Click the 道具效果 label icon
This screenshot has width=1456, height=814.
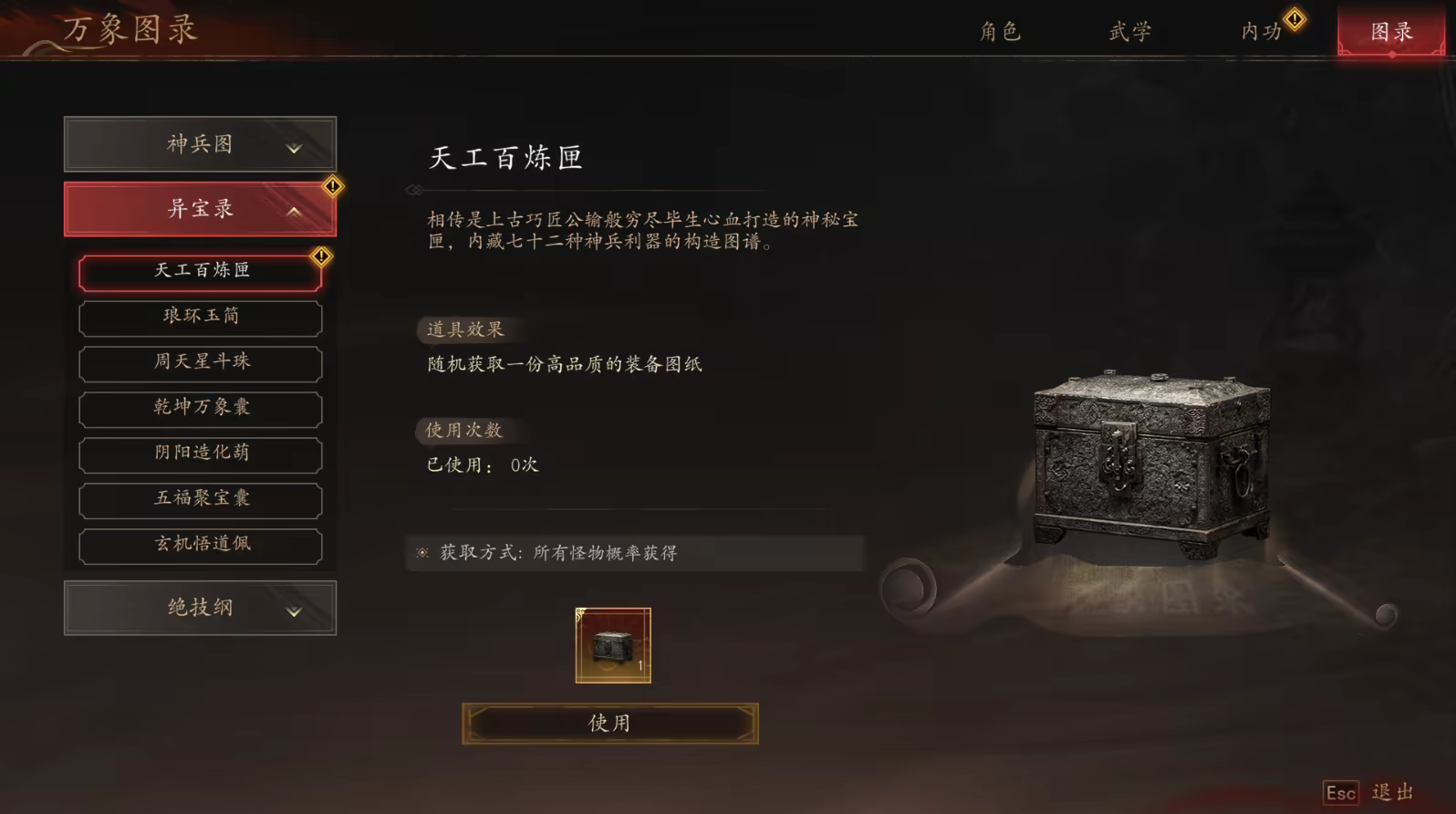point(466,330)
